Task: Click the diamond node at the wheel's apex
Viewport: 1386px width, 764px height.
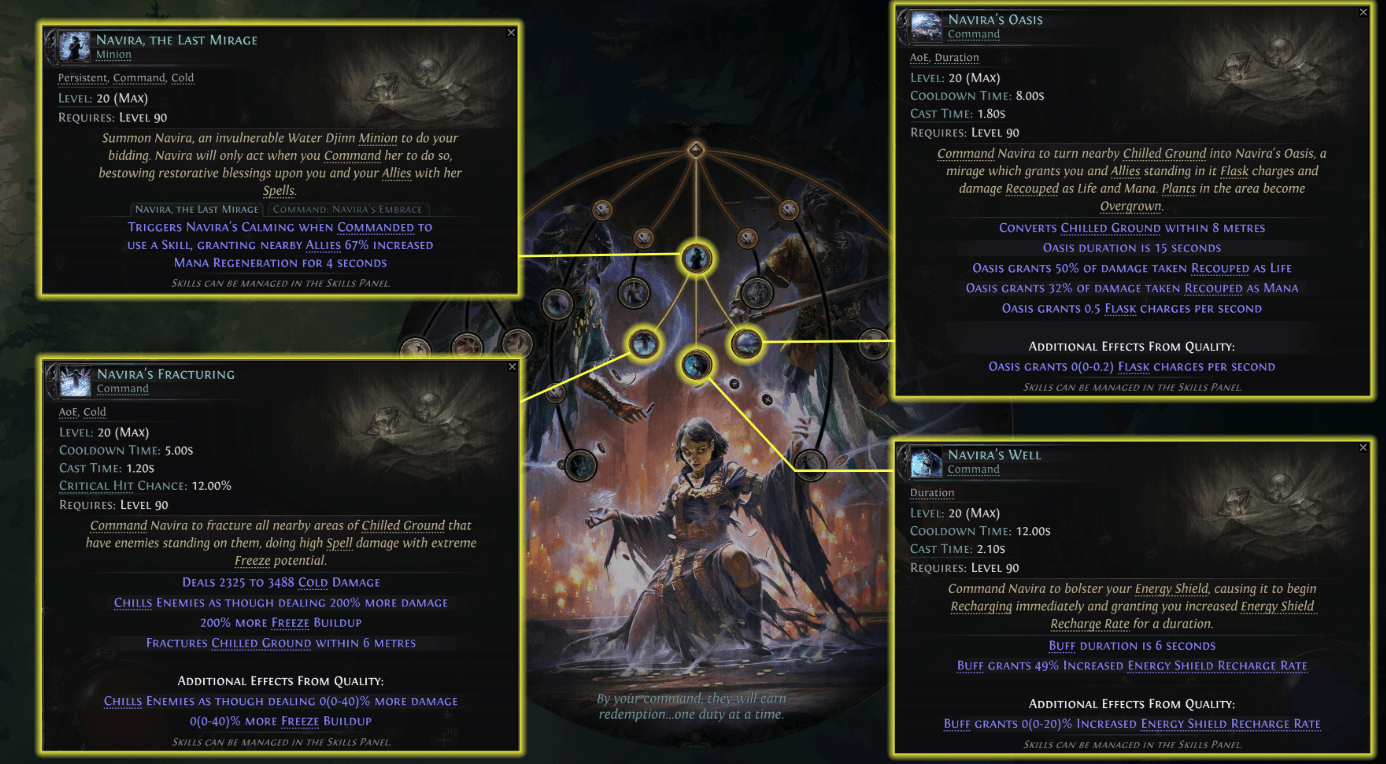Action: coord(695,148)
